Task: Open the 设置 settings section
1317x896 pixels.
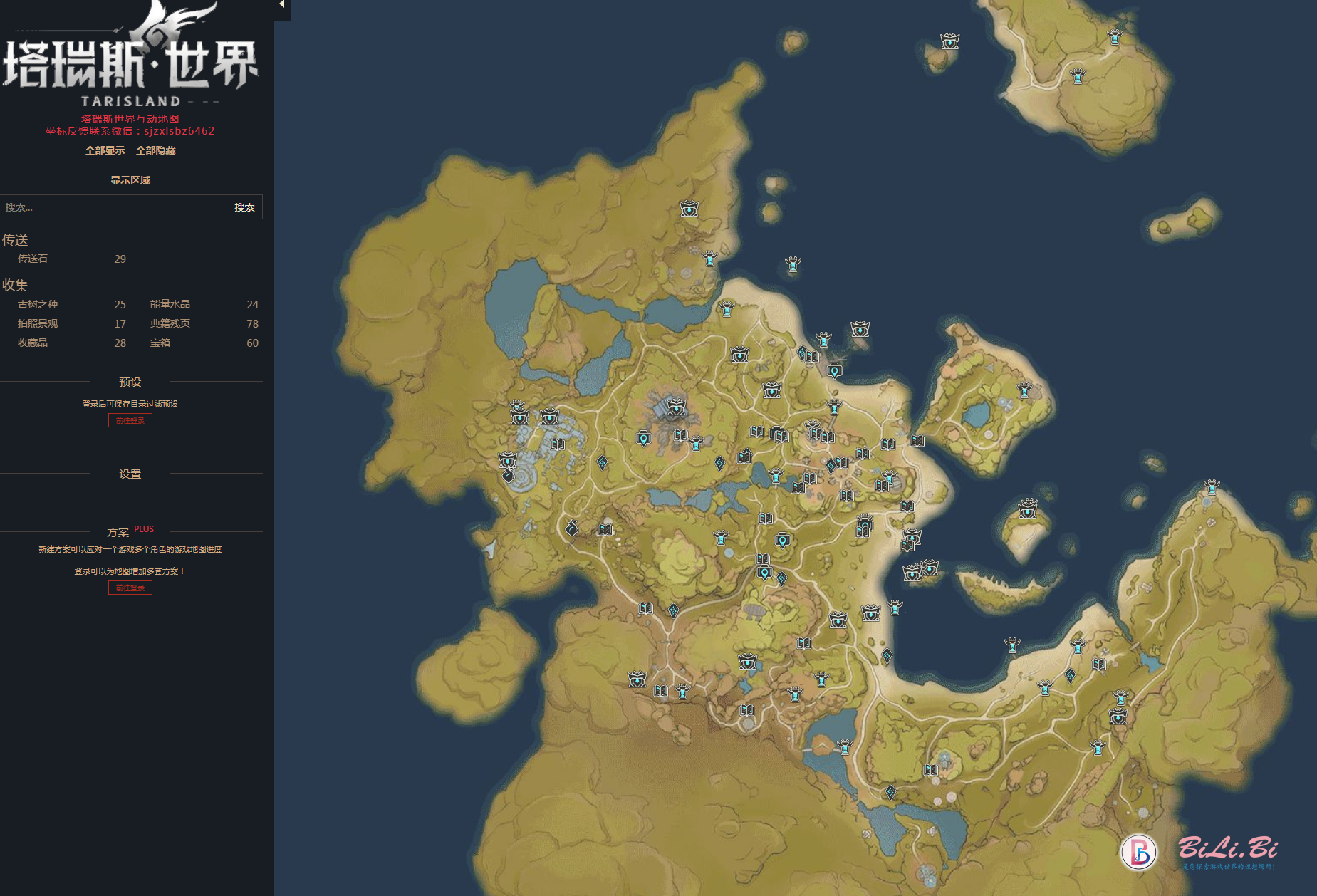Action: [130, 474]
